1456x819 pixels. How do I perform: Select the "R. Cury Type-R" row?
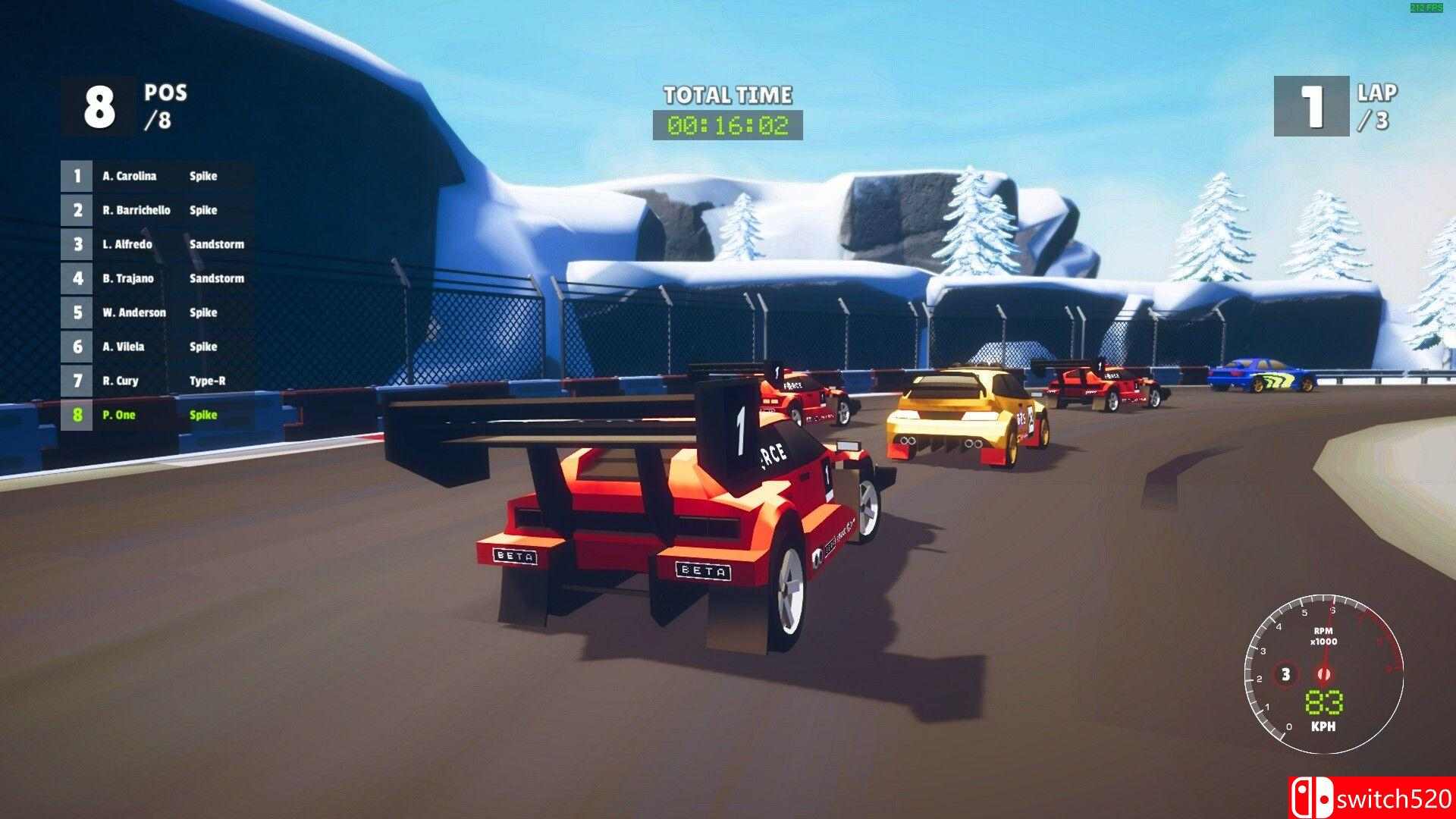point(155,381)
